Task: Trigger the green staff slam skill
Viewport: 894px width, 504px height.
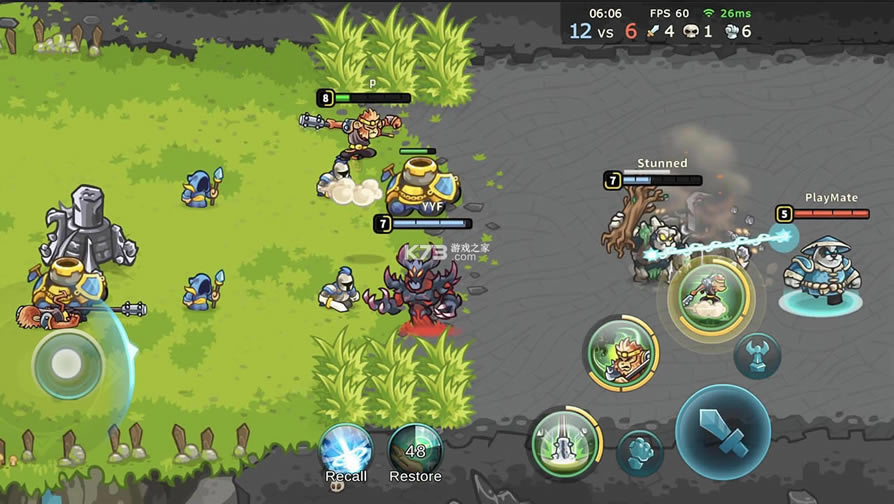Action: point(565,441)
